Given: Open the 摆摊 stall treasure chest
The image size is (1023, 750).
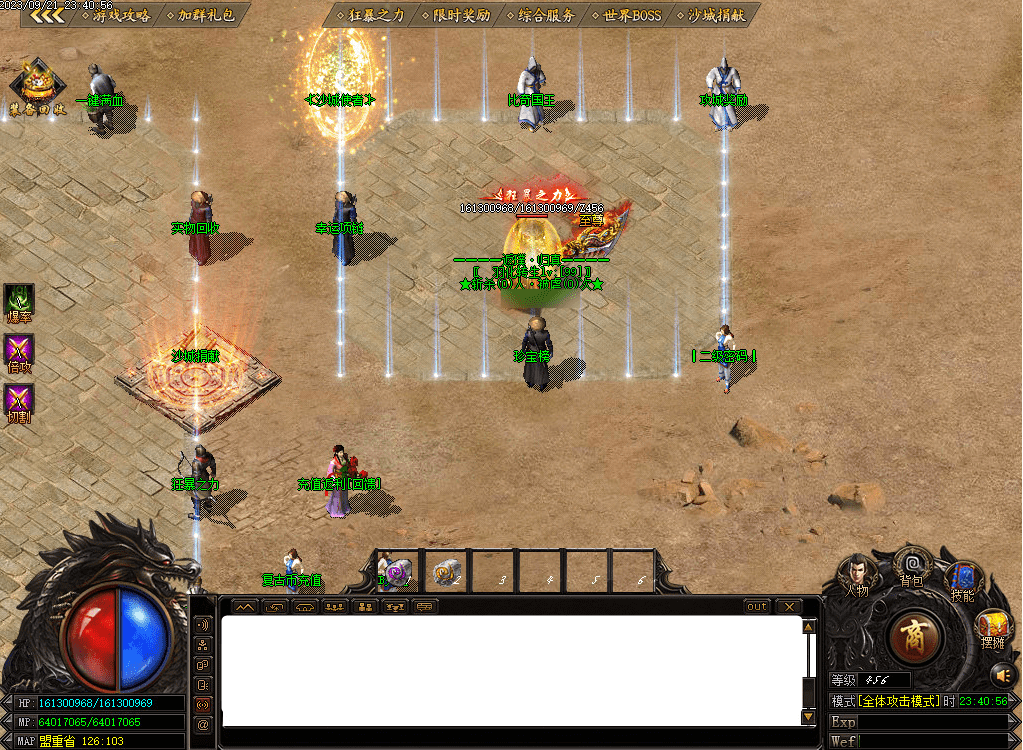Looking at the screenshot, I should (991, 627).
